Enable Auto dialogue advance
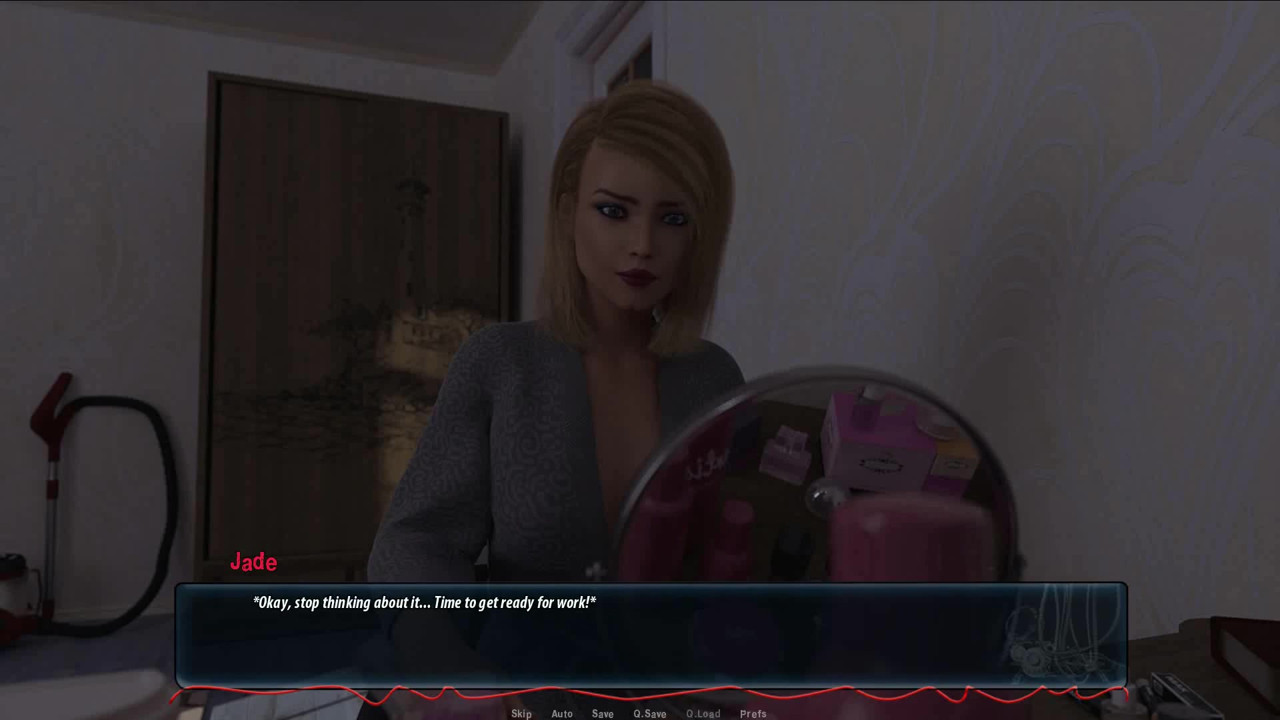Screen dimensions: 1280x720 coord(562,713)
